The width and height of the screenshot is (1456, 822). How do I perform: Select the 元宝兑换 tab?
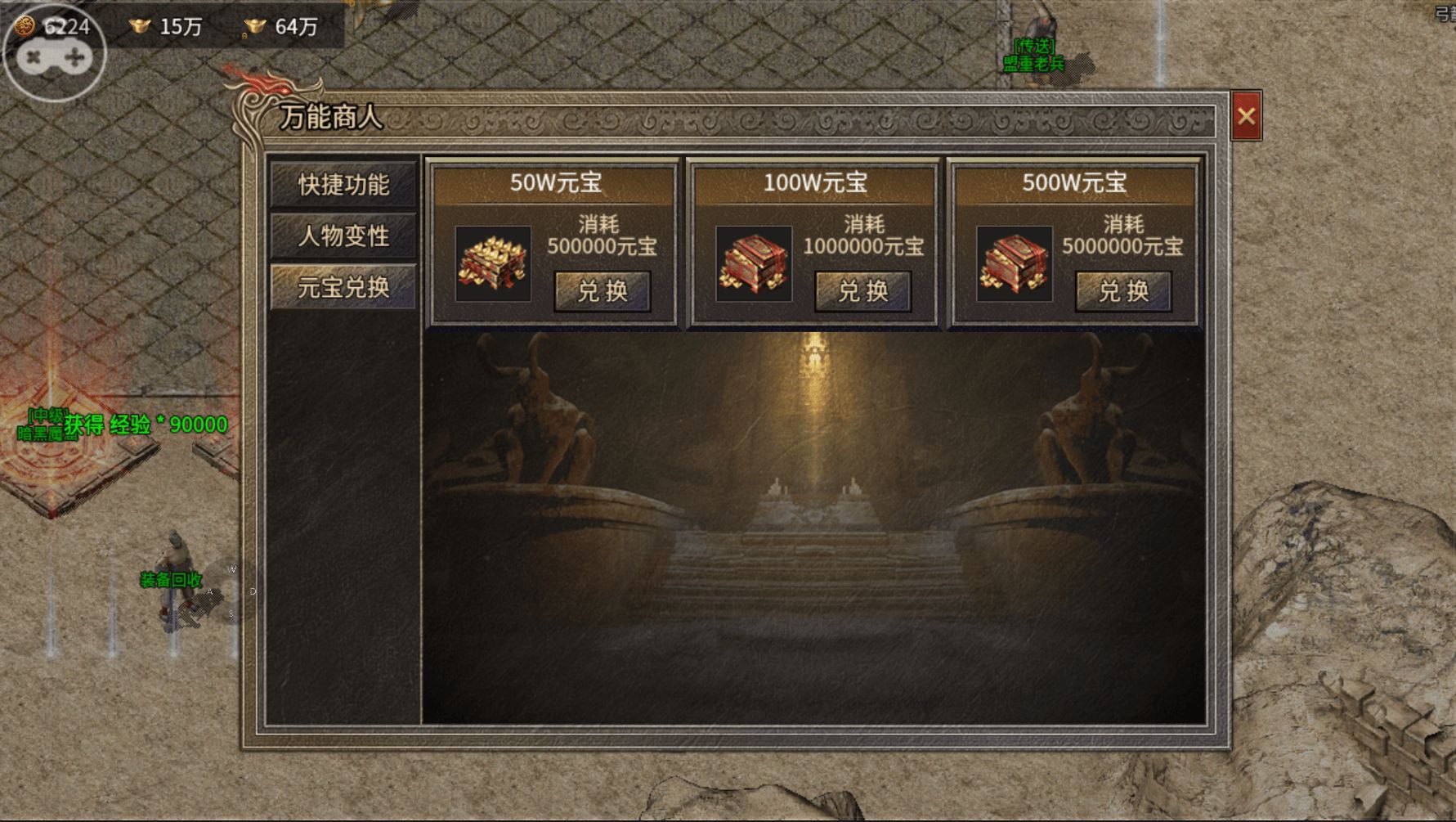point(343,288)
